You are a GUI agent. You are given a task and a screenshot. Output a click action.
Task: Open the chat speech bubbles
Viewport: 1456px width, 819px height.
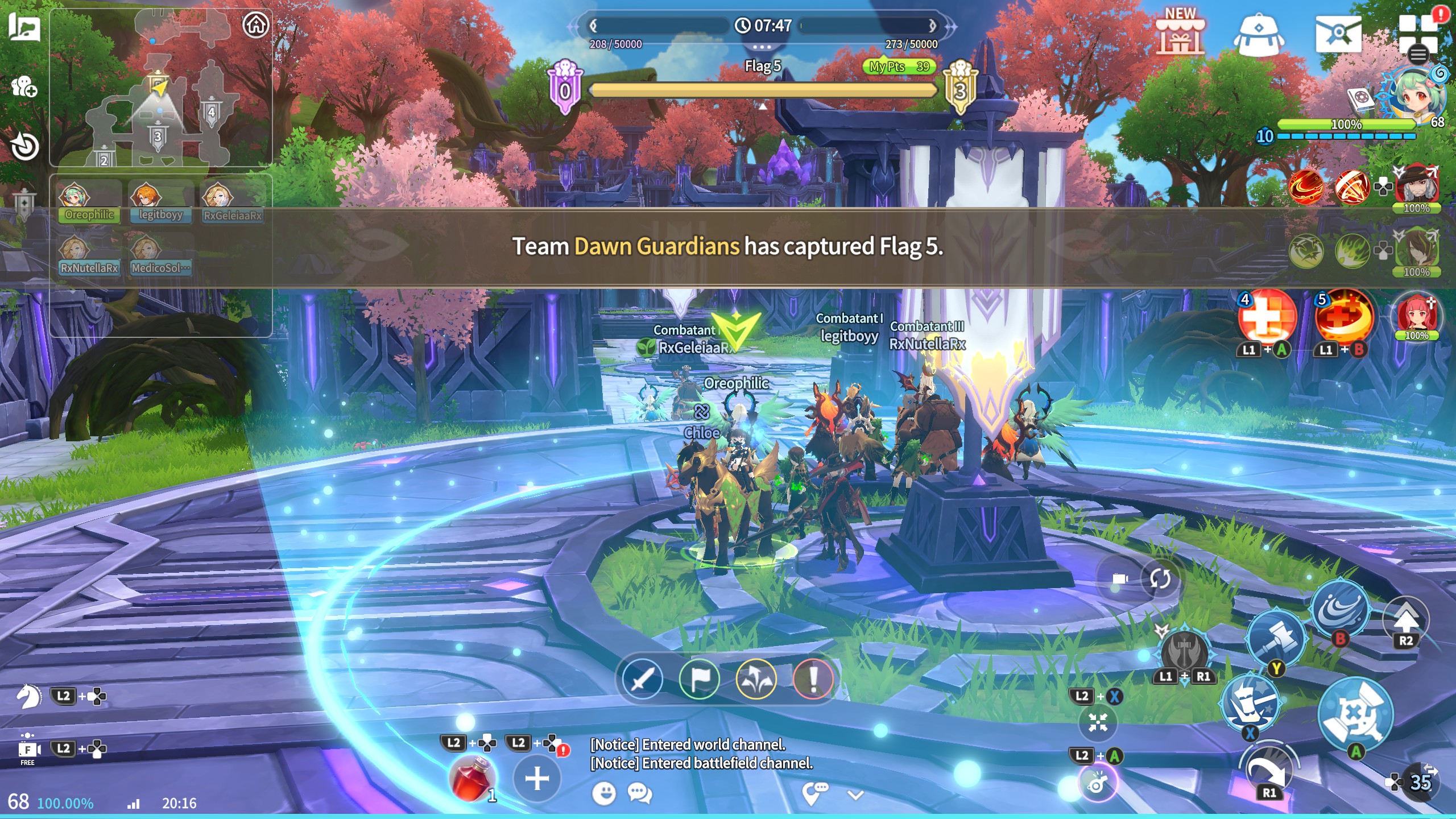[640, 793]
